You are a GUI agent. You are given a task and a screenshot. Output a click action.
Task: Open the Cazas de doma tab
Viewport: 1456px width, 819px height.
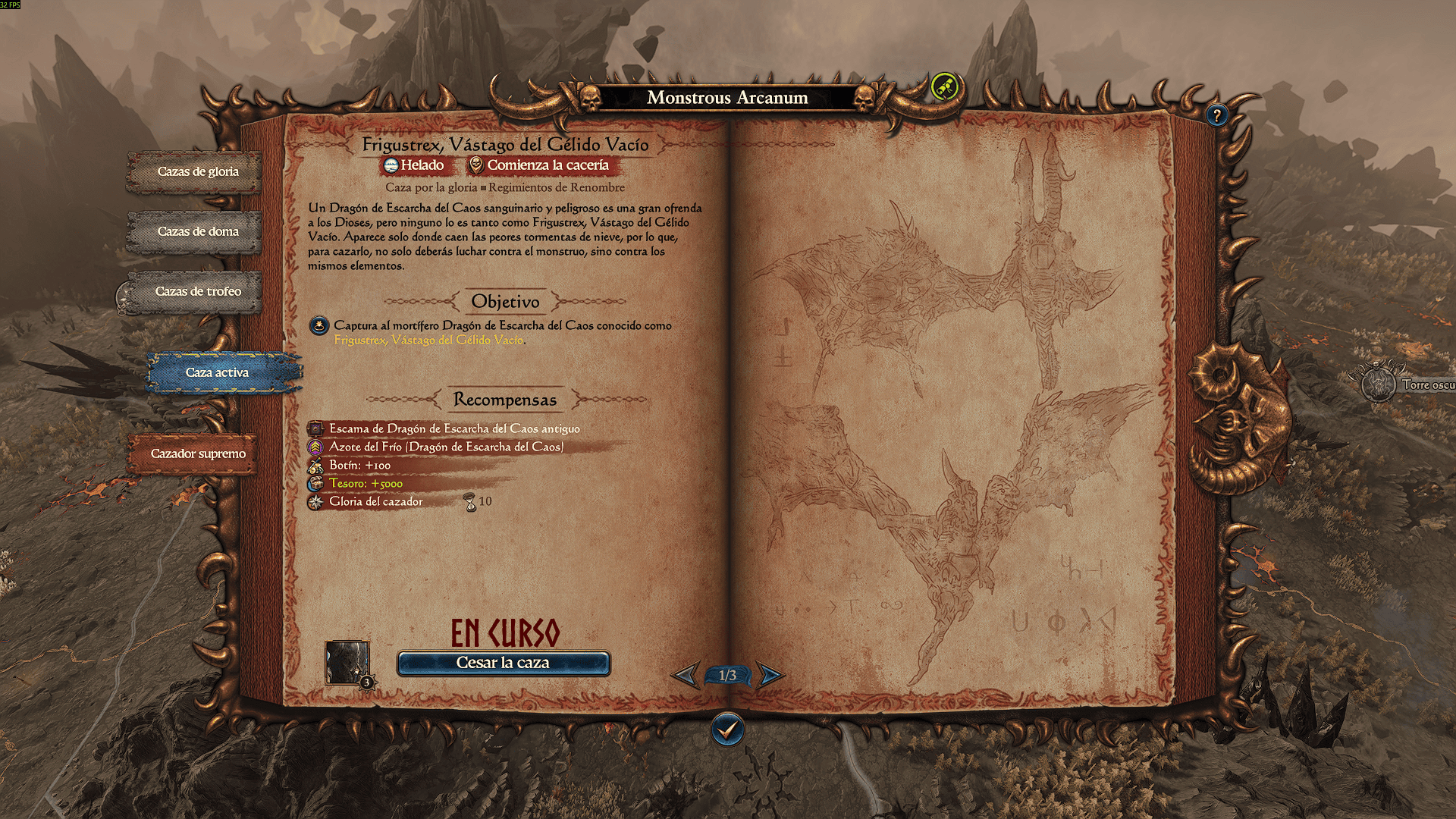[x=197, y=231]
